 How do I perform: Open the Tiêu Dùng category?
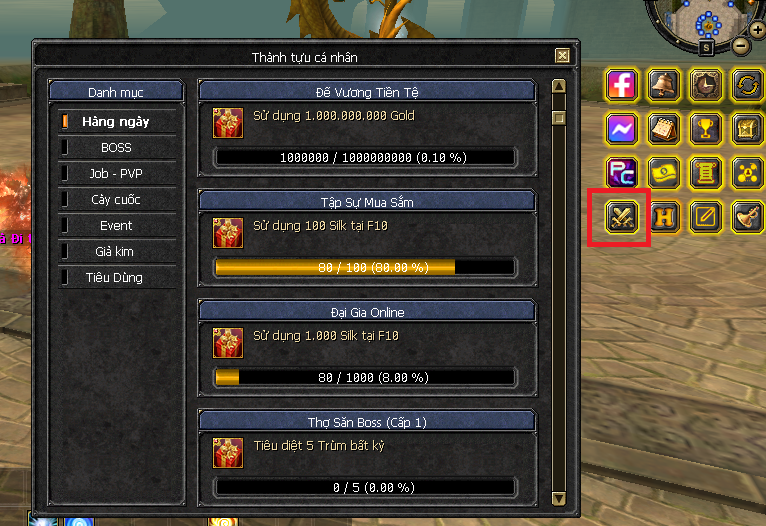116,278
